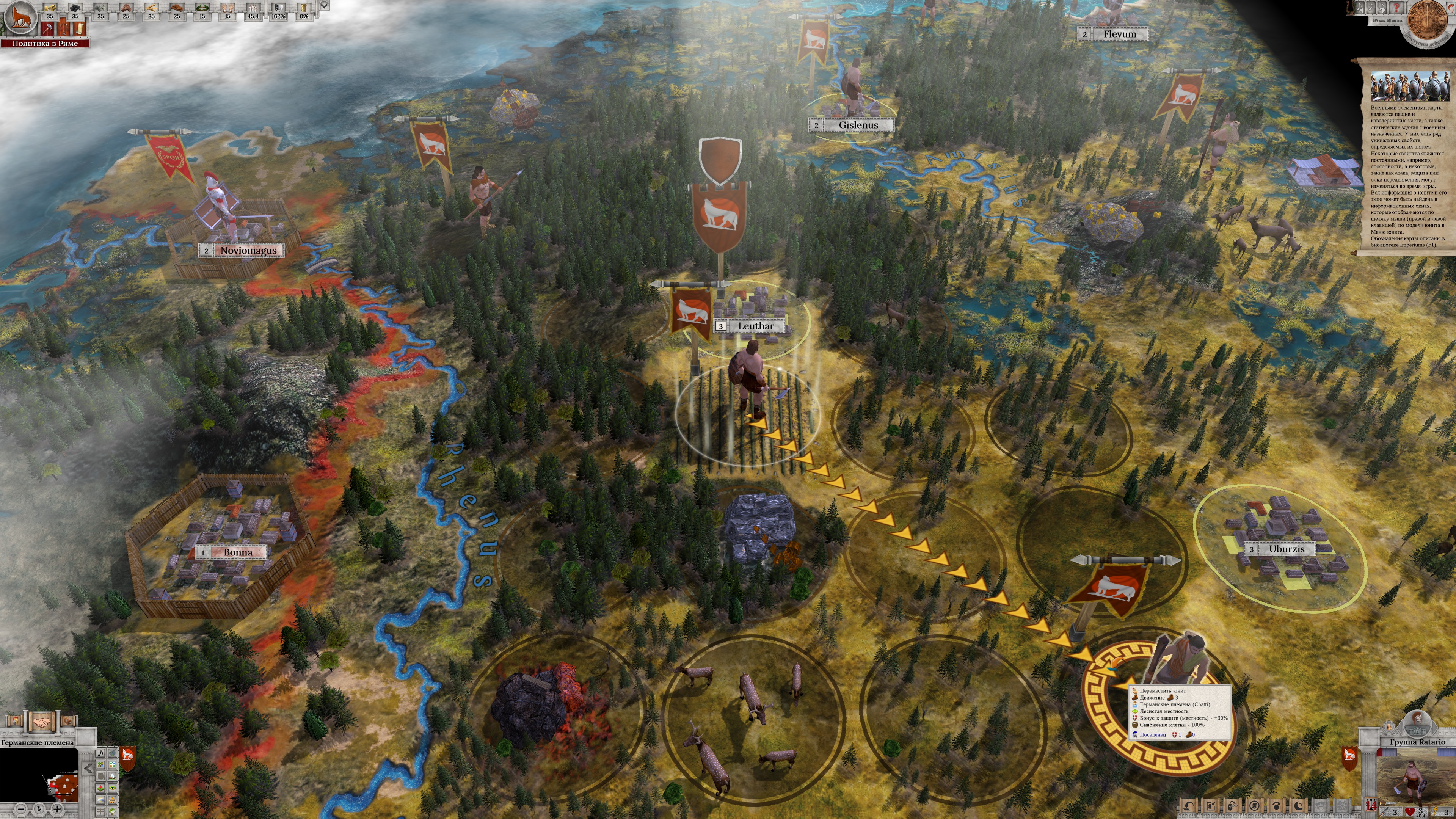
Task: Collapse the map filter panel arrow
Action: coord(88,768)
